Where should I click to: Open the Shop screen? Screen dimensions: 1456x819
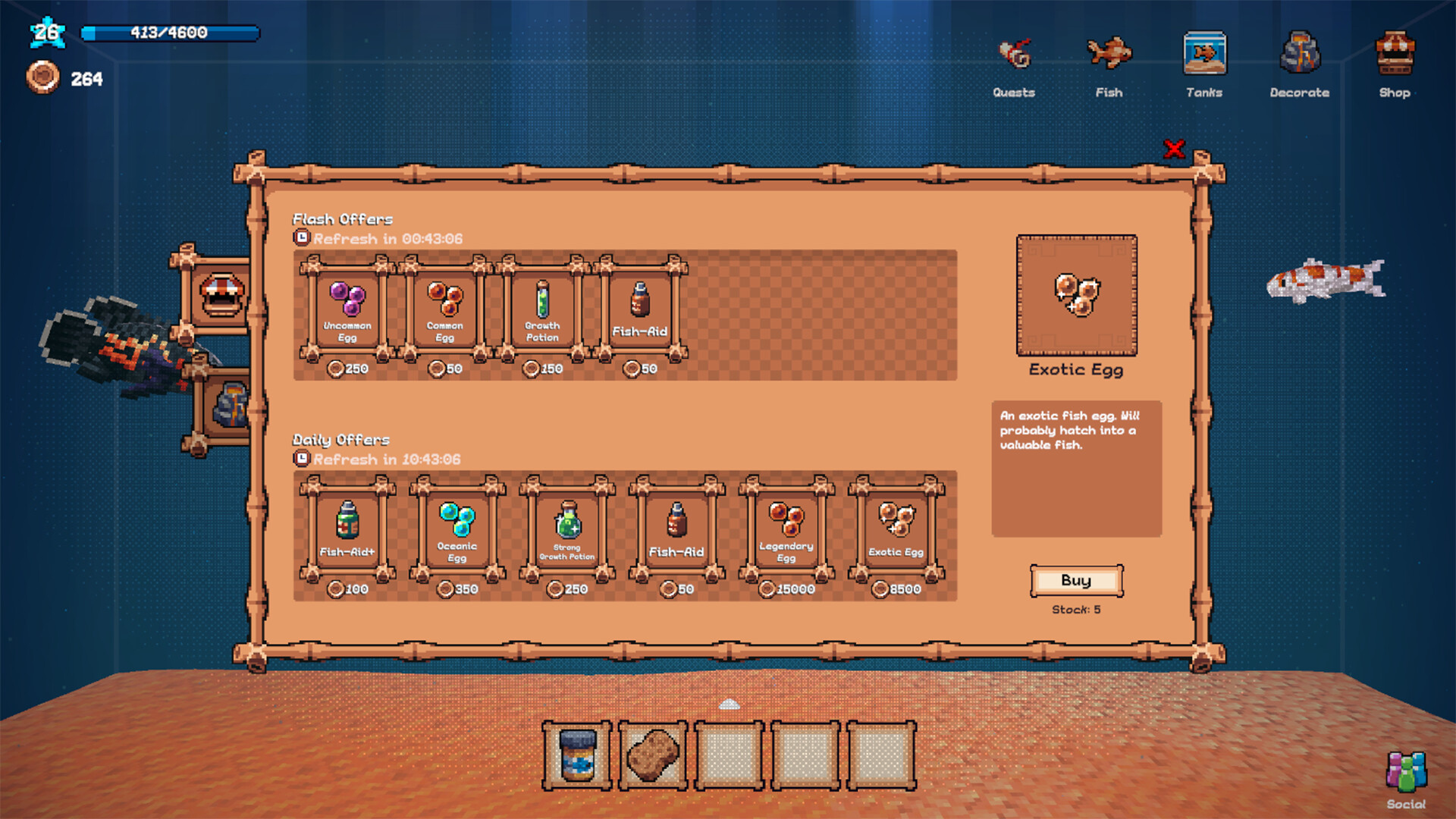coord(1395,53)
